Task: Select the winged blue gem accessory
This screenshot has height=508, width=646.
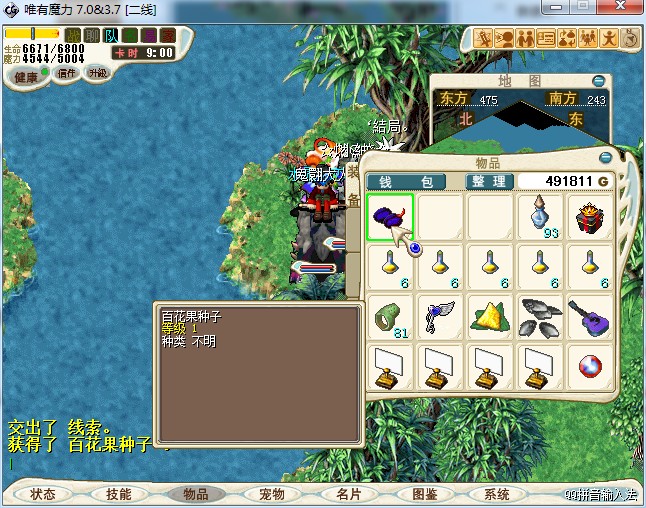Action: pyautogui.click(x=440, y=318)
